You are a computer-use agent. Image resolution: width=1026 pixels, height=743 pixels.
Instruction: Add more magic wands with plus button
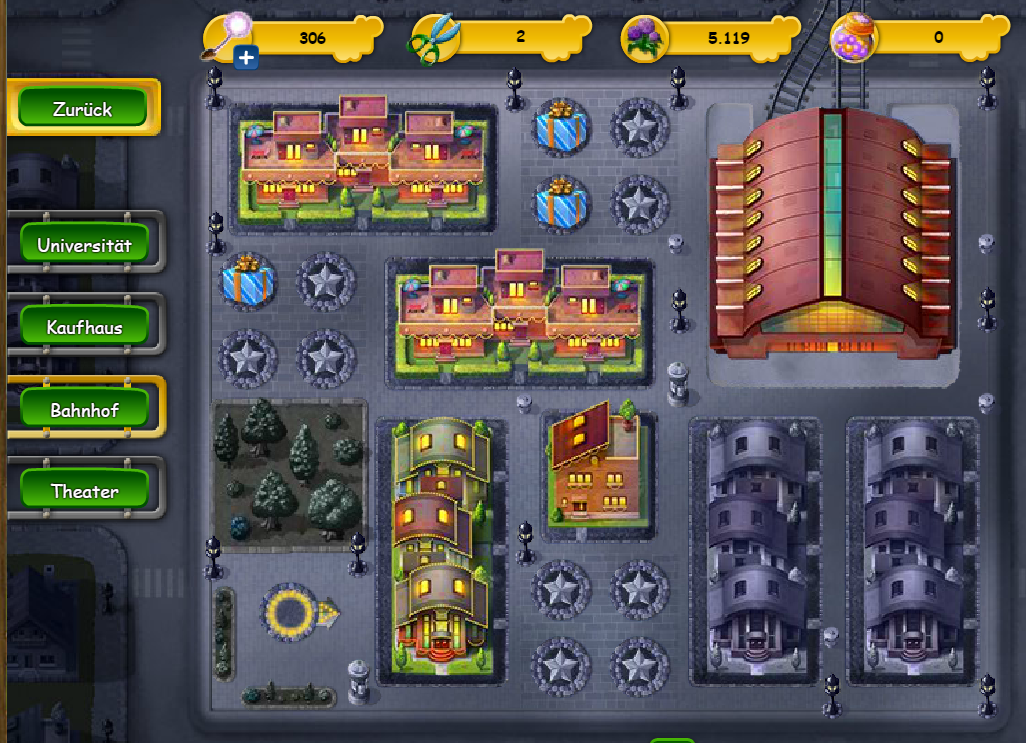247,58
